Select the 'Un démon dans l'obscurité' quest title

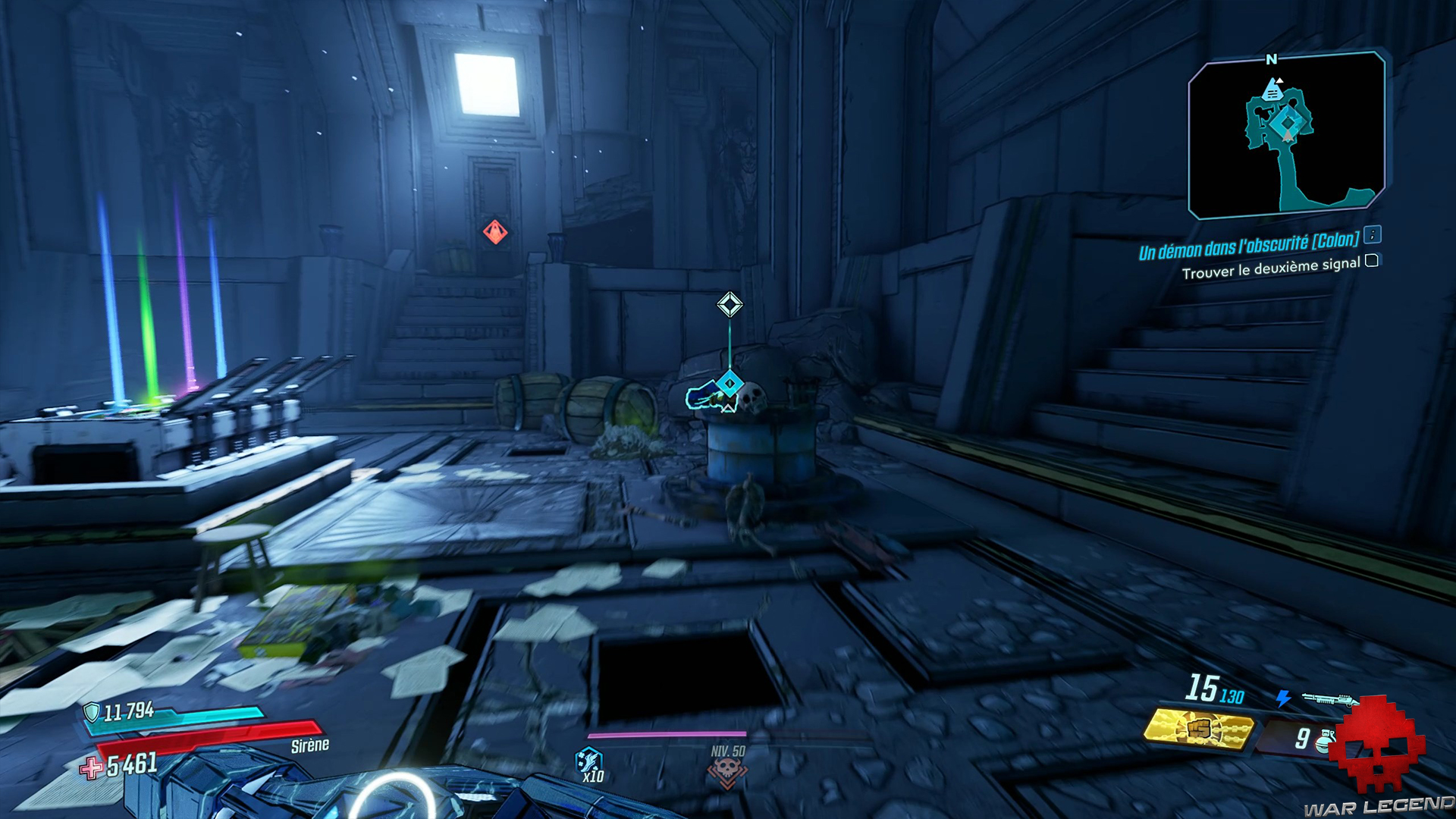click(x=1248, y=246)
